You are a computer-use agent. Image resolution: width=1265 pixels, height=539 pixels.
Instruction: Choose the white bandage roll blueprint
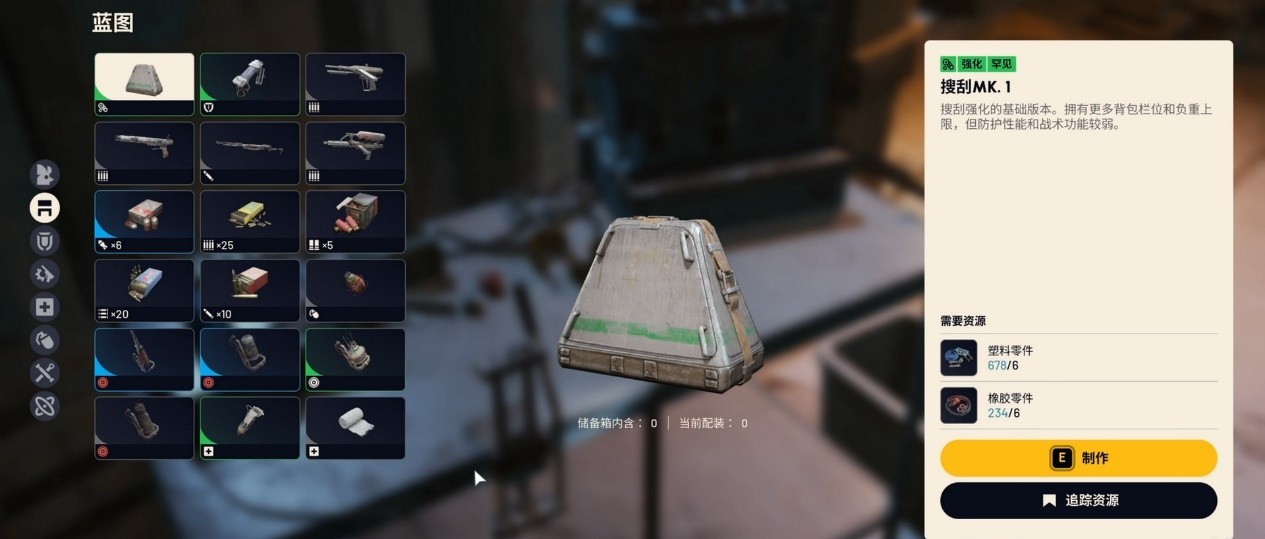point(355,428)
